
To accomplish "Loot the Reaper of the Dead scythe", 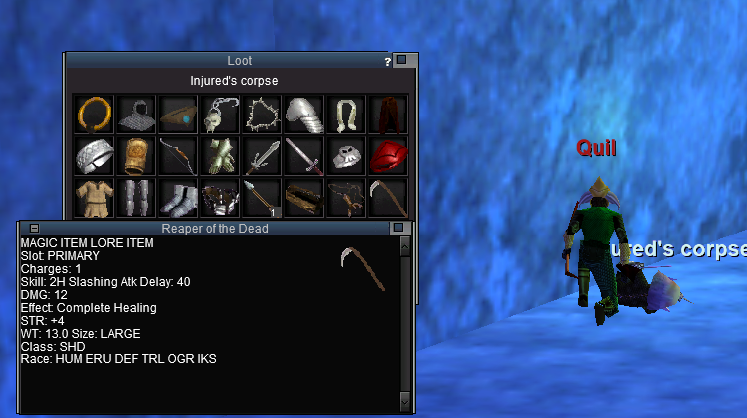I will click(387, 197).
